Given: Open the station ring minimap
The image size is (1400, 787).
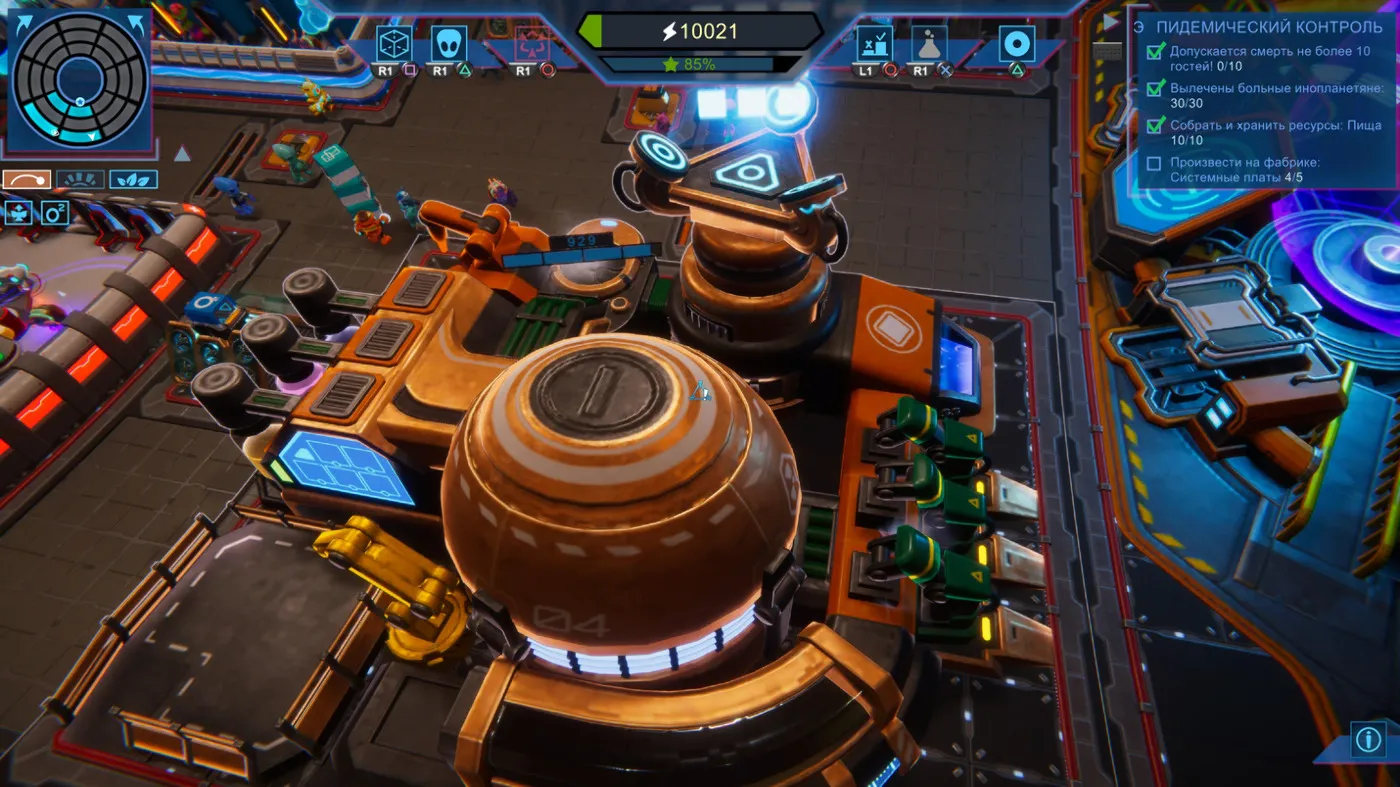Looking at the screenshot, I should 79,79.
